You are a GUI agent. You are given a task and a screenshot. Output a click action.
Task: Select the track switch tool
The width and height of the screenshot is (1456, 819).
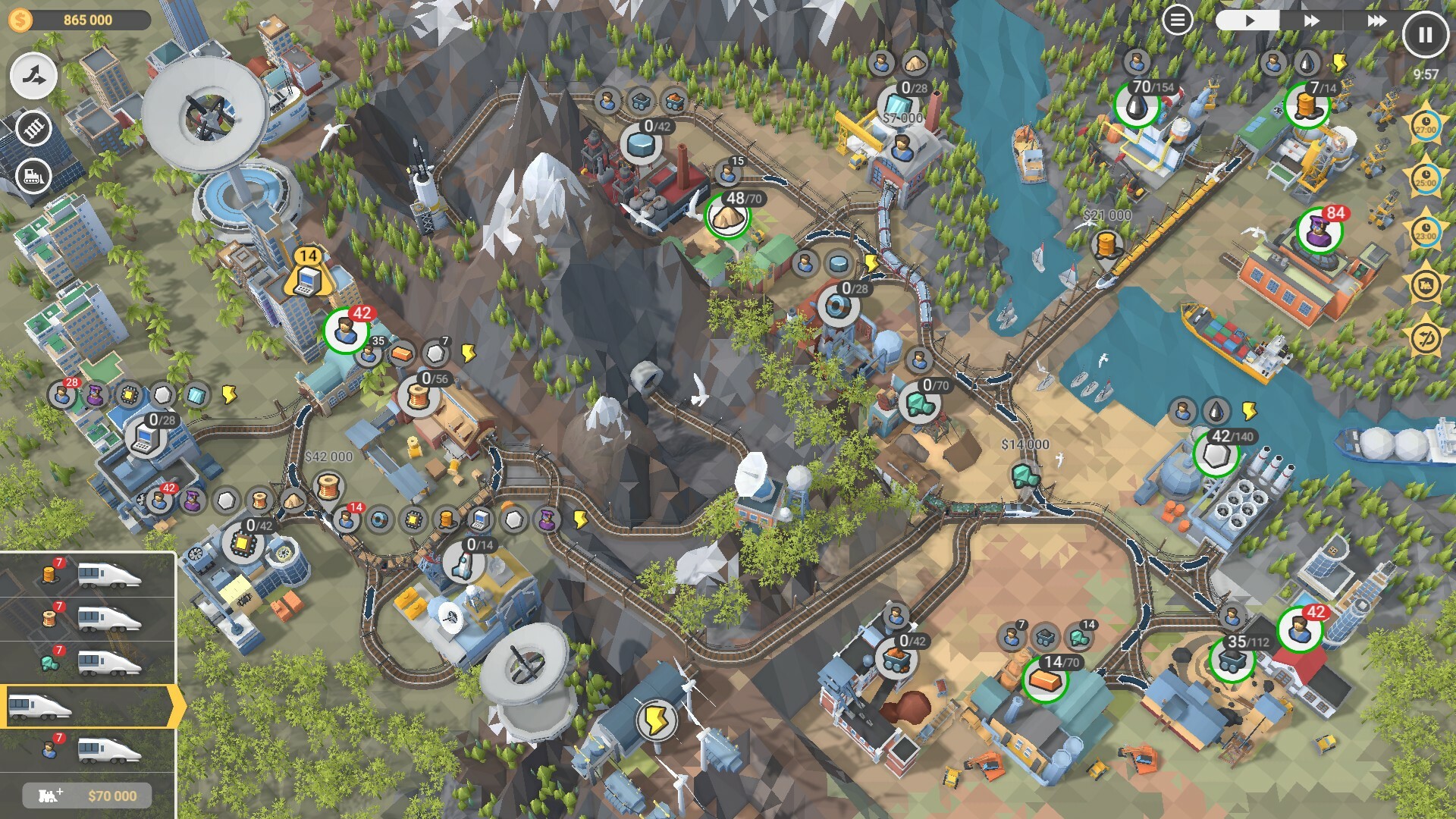pyautogui.click(x=34, y=74)
